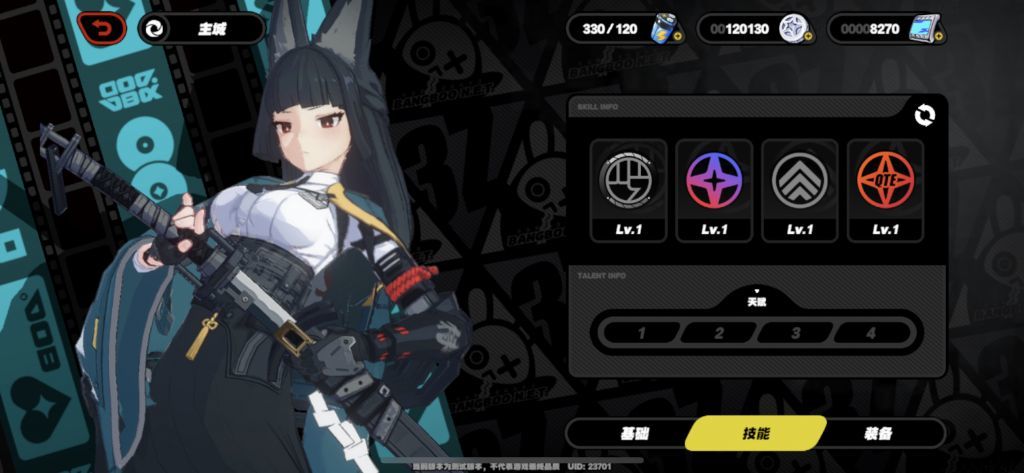This screenshot has height=473, width=1024.
Task: Add film currency via the plus icon
Action: (940, 37)
